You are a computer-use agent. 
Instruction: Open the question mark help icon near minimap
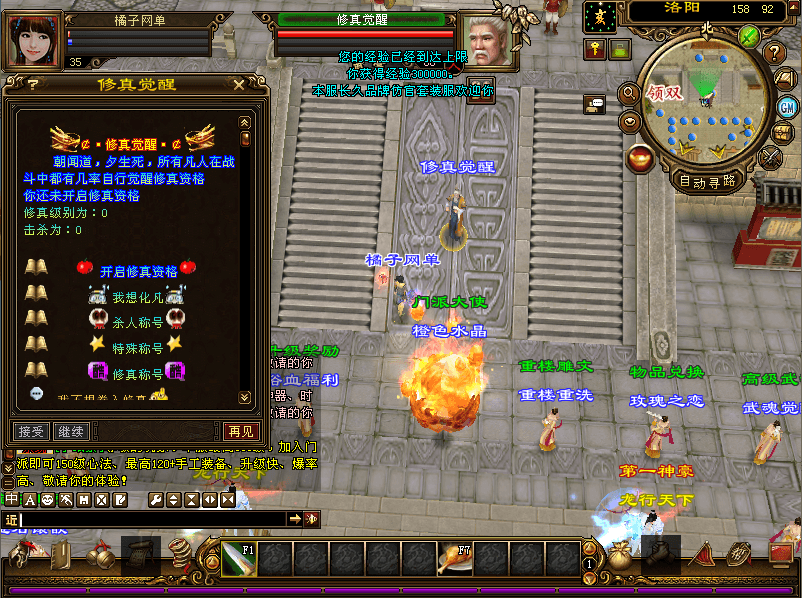tap(775, 52)
